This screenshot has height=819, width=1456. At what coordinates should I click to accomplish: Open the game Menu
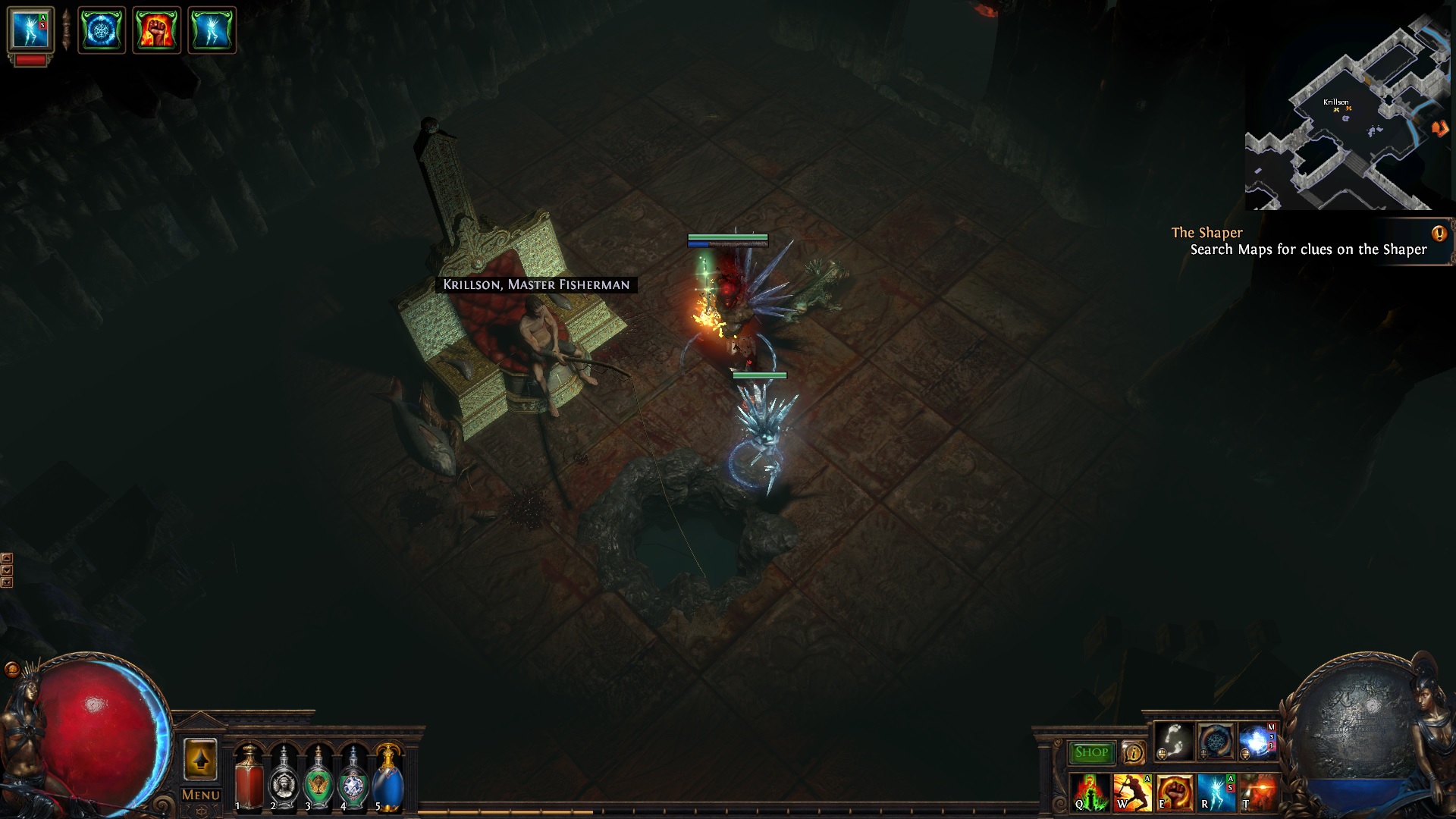click(200, 795)
